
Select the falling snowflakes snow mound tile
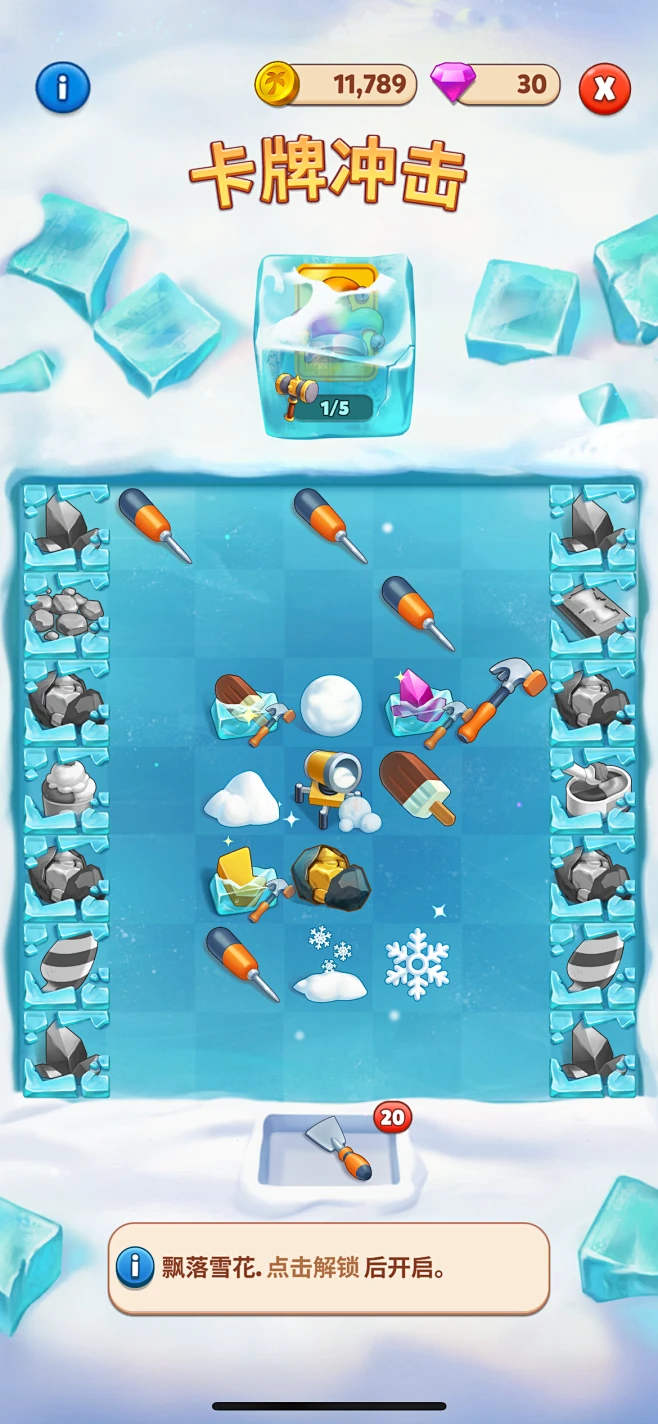coord(329,965)
